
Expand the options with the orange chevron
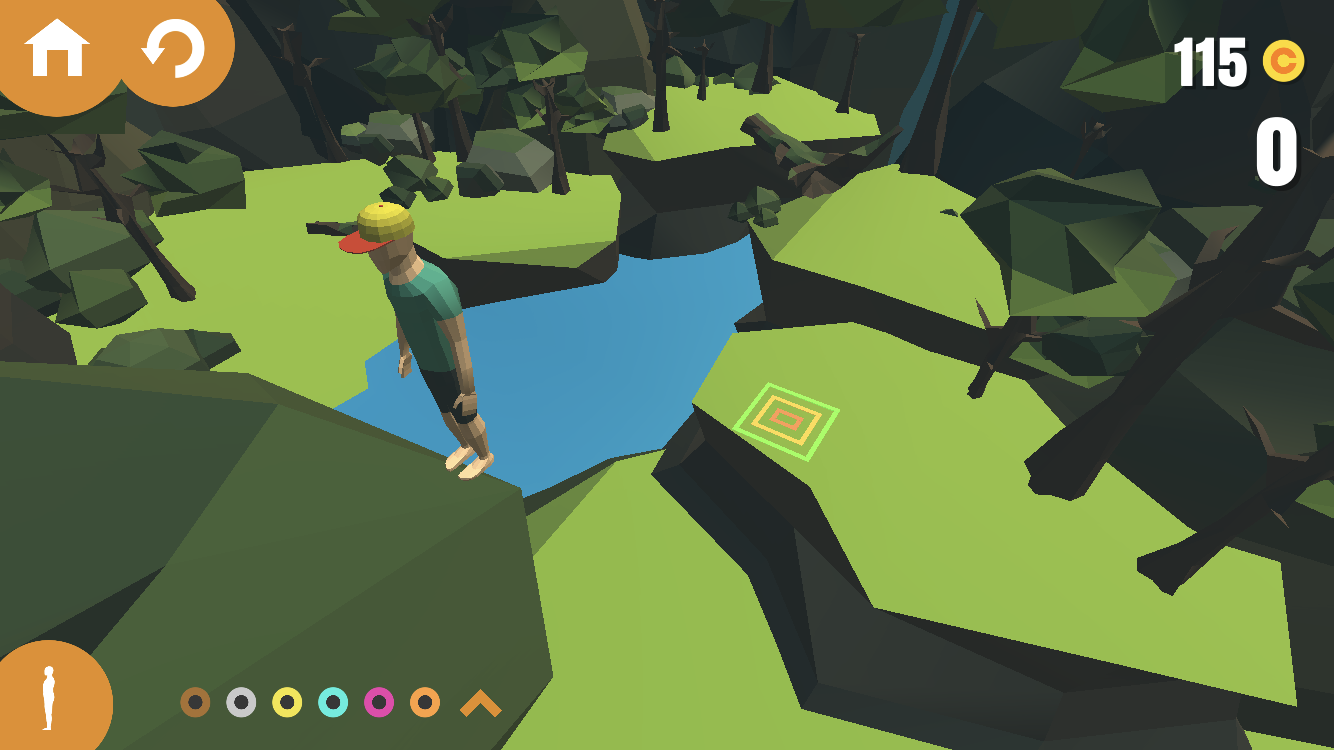pos(480,704)
